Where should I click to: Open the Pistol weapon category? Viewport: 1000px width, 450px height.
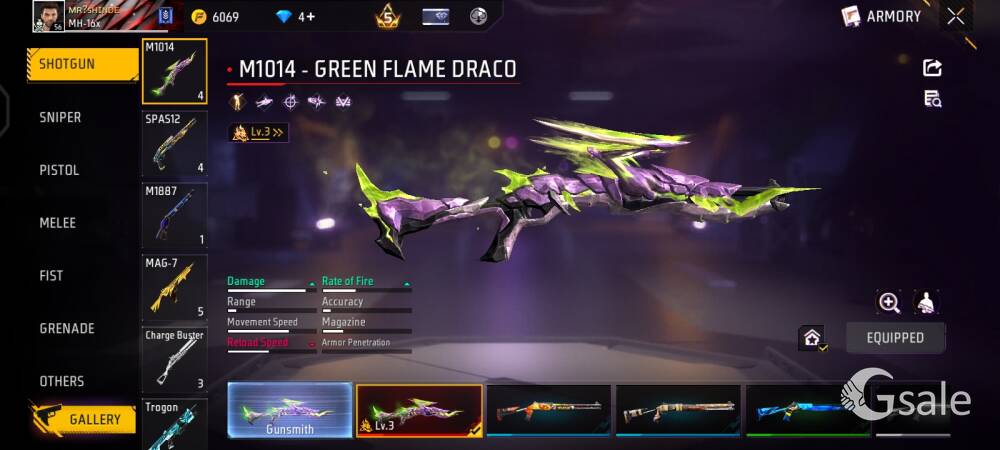pyautogui.click(x=59, y=170)
